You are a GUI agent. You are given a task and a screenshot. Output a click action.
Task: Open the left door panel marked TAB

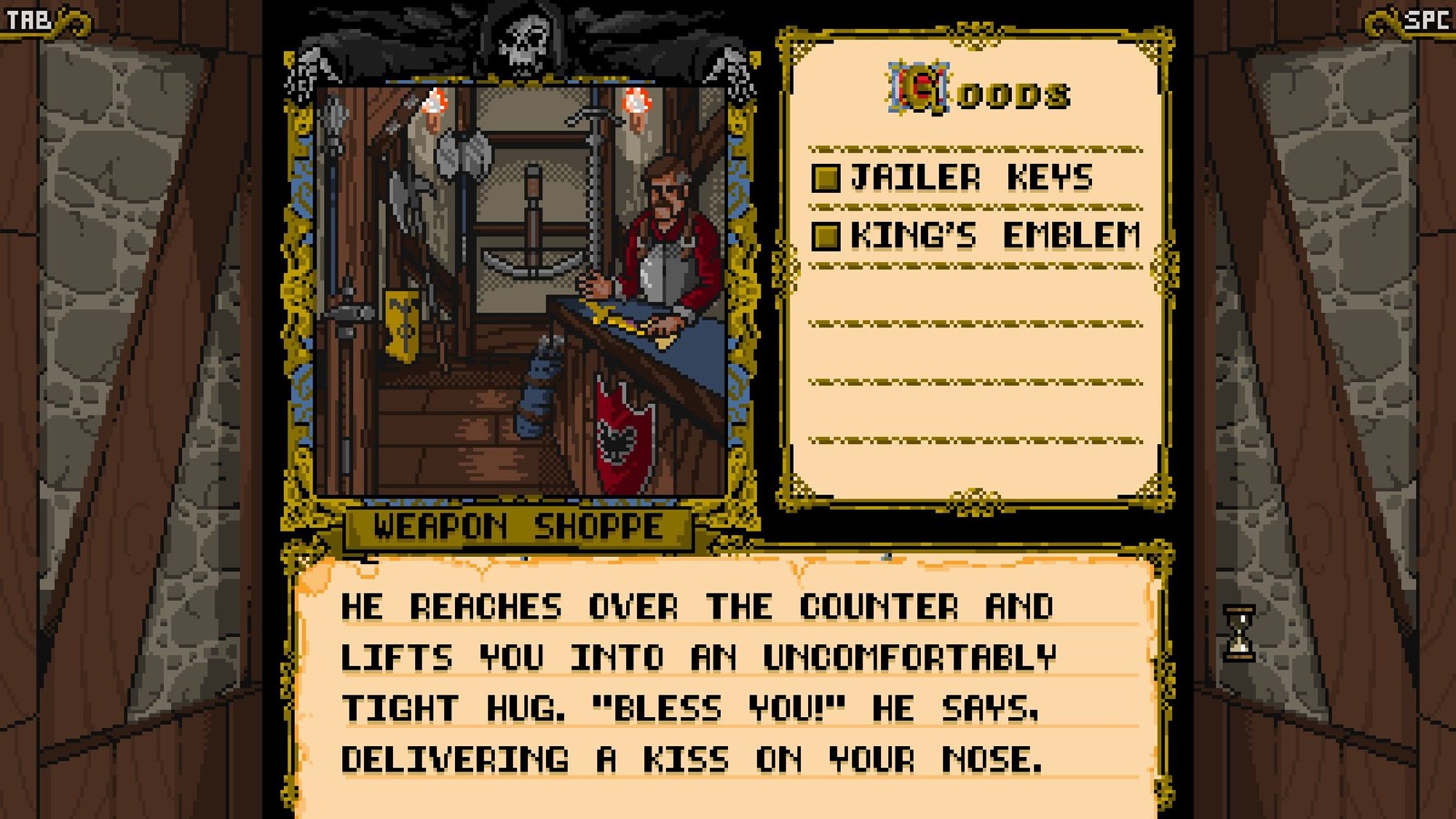[29, 18]
